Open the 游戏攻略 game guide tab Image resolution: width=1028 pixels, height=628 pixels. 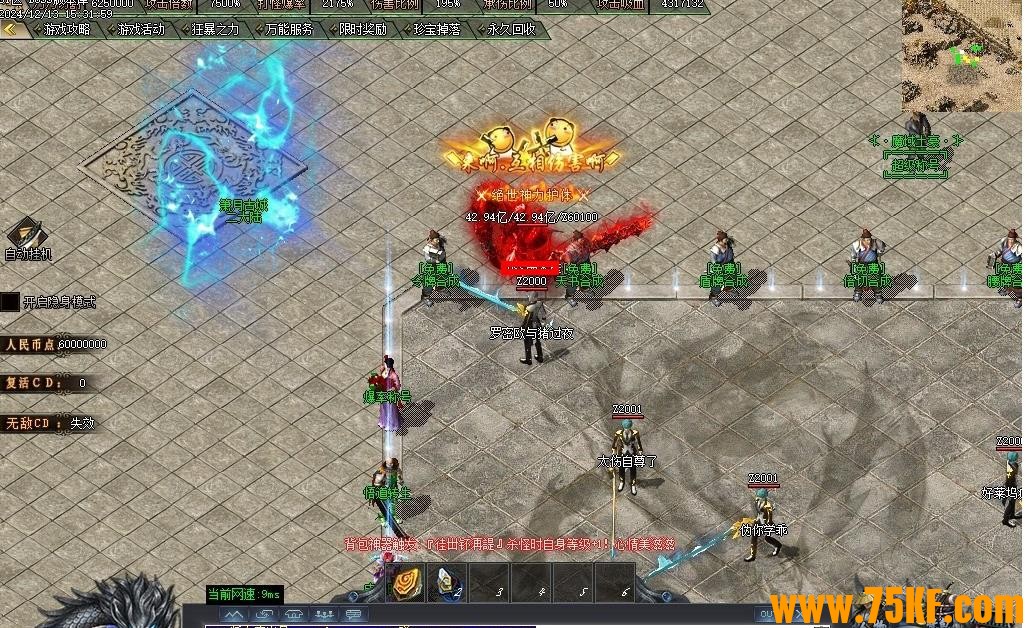point(67,30)
